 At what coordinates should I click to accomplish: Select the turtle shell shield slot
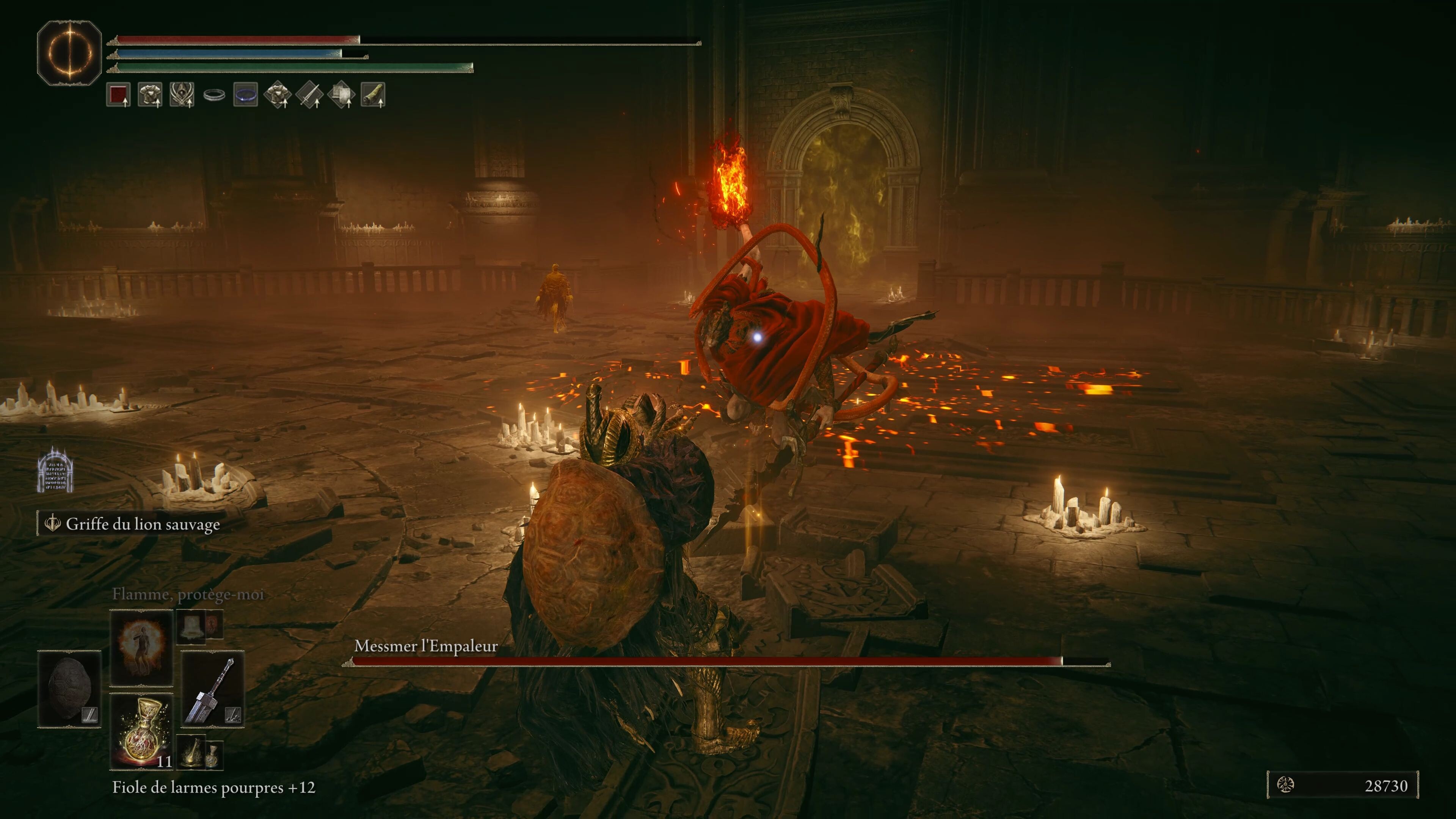pyautogui.click(x=69, y=689)
